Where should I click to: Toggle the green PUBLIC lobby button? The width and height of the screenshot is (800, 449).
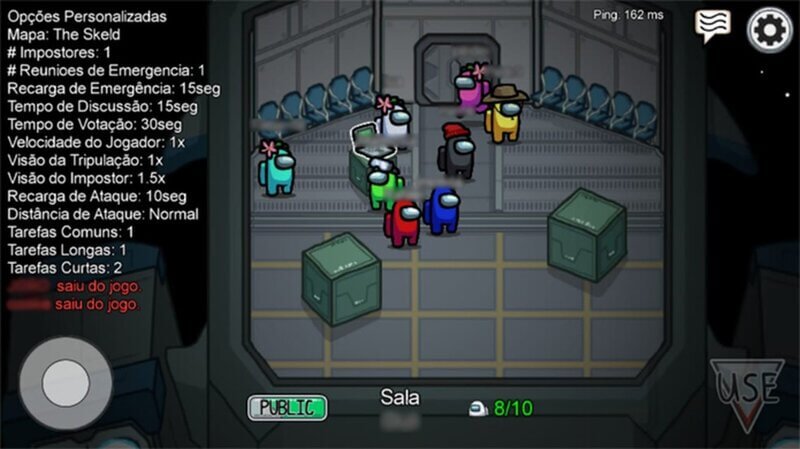coord(287,407)
